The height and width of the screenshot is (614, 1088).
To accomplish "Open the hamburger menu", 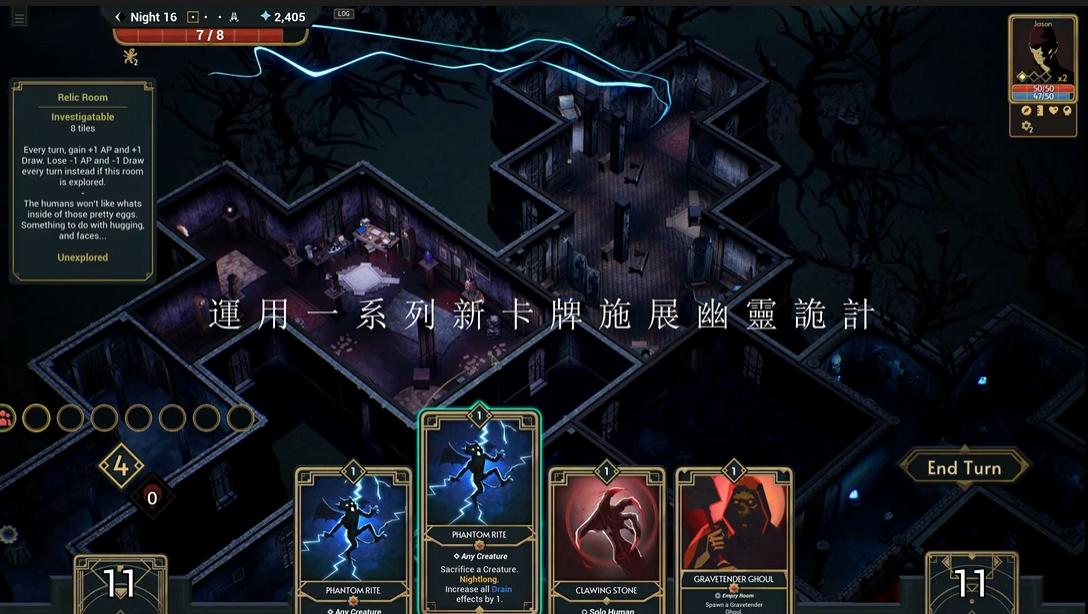I will [x=19, y=18].
